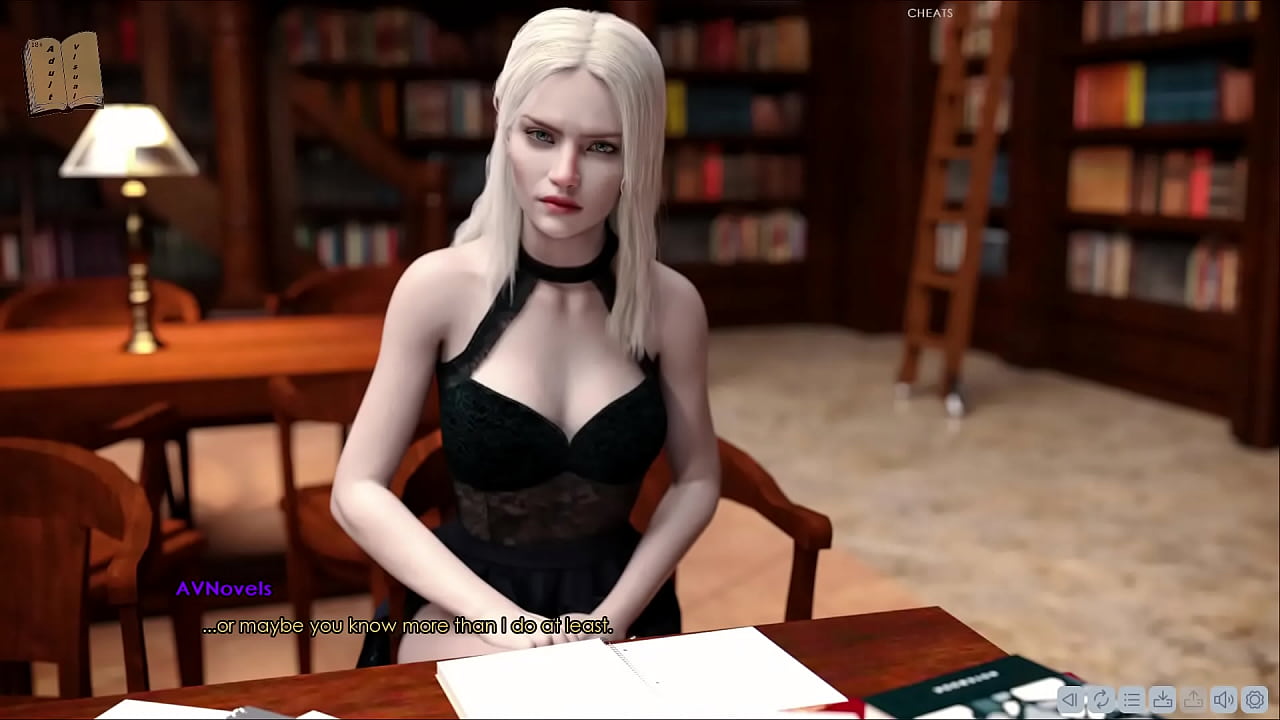Open the dialogue history list icon

tap(1131, 700)
